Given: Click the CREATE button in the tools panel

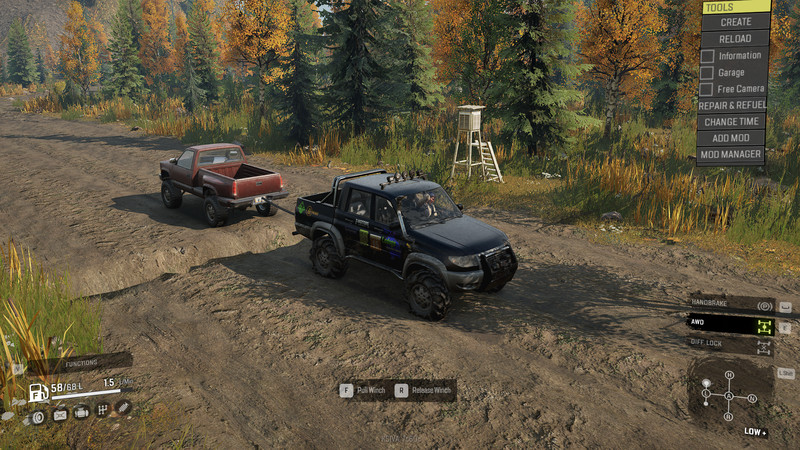Looking at the screenshot, I should (736, 22).
